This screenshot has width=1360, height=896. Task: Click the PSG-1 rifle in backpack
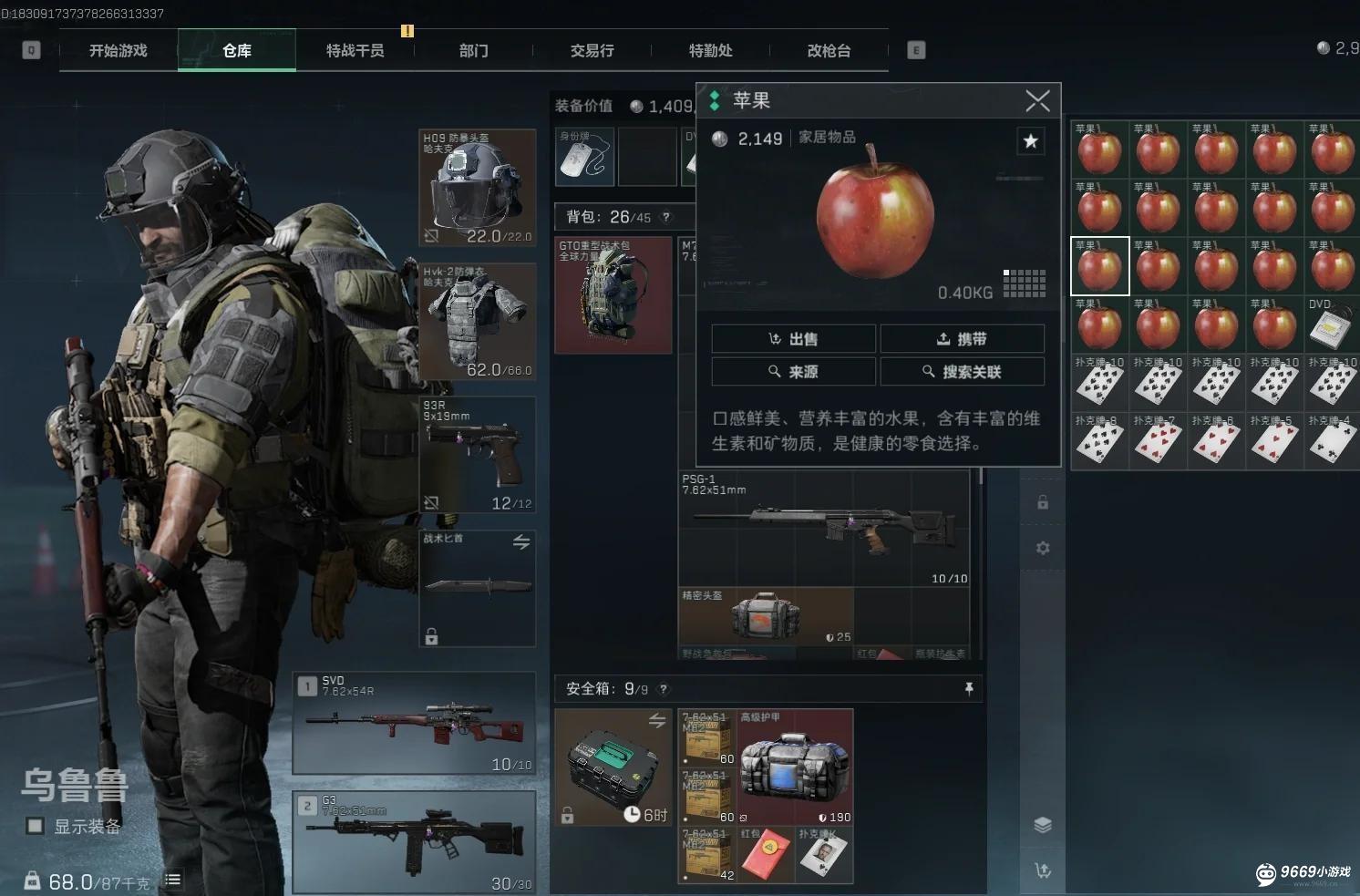[823, 529]
